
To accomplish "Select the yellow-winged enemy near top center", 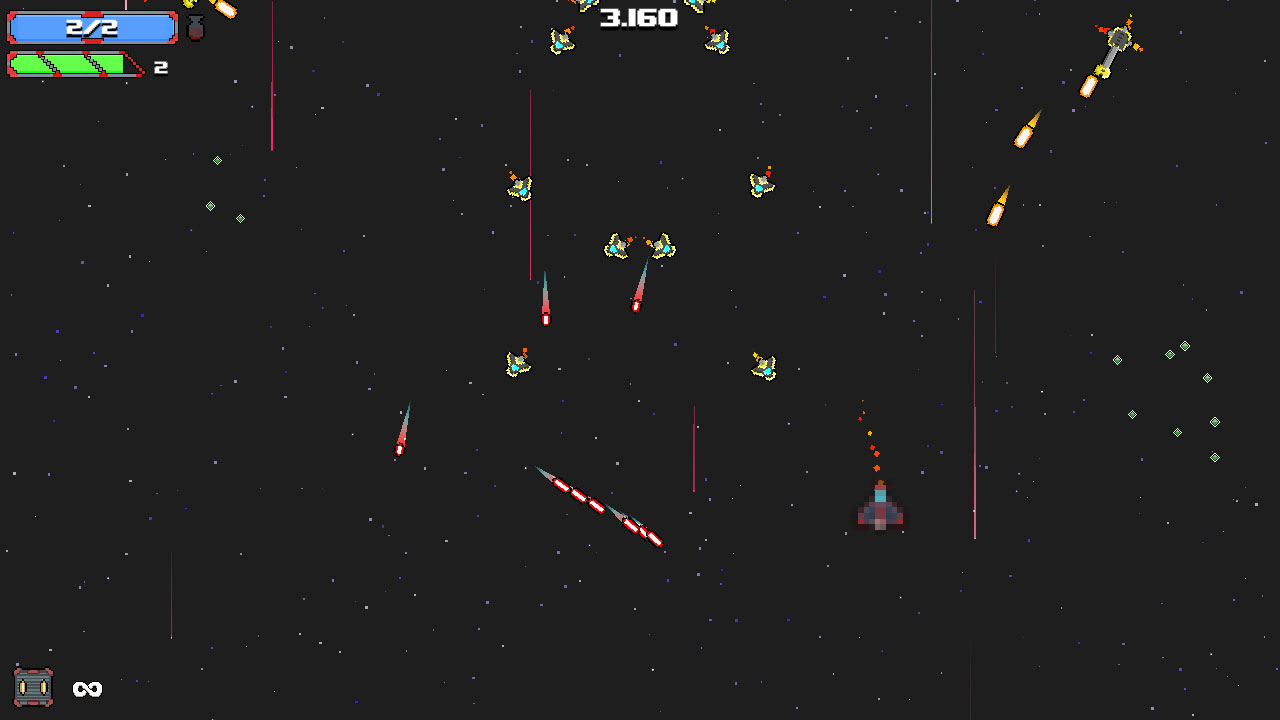I will click(x=561, y=38).
